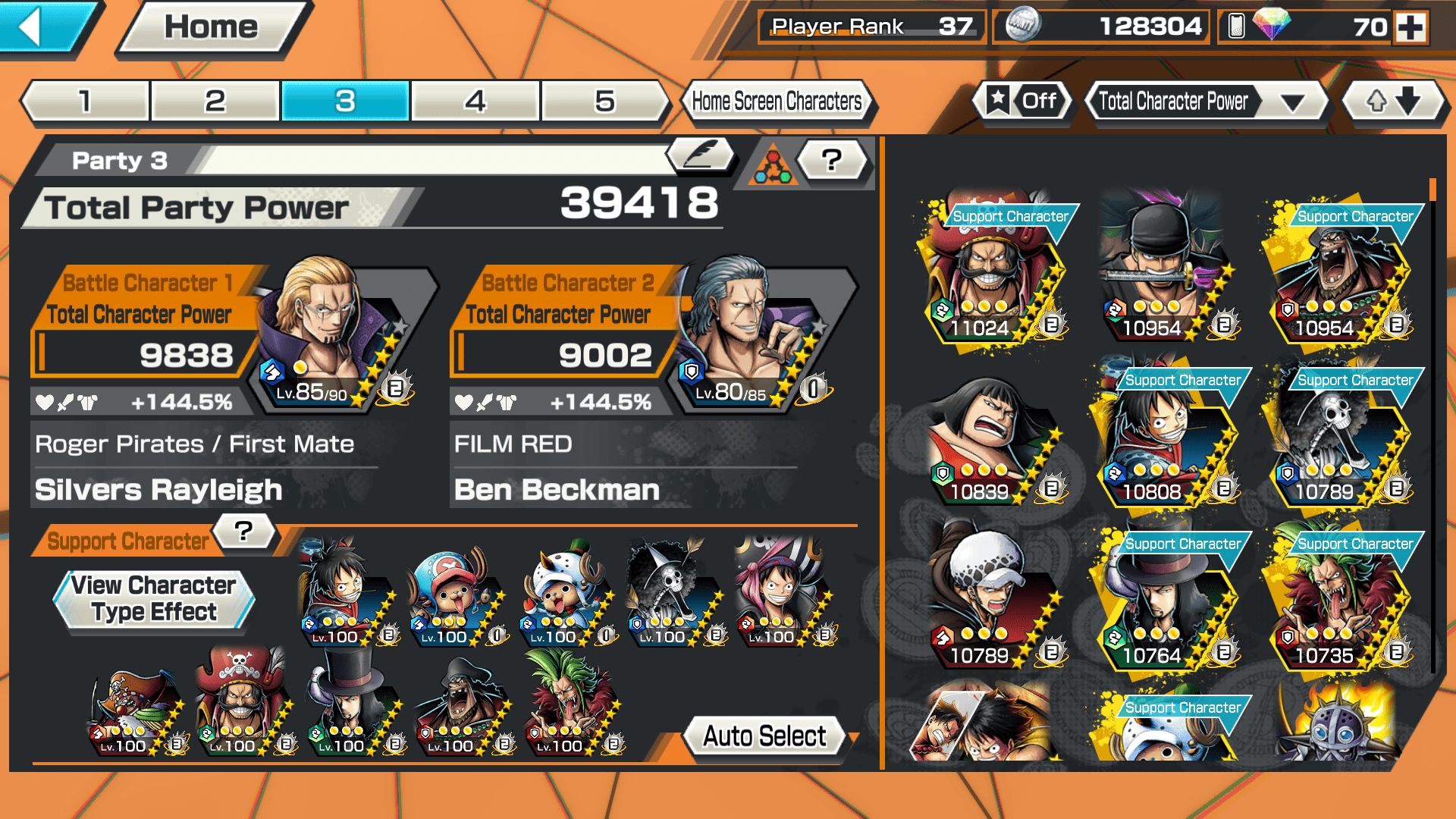Open Home Screen Characters
1456x819 pixels.
pyautogui.click(x=777, y=101)
